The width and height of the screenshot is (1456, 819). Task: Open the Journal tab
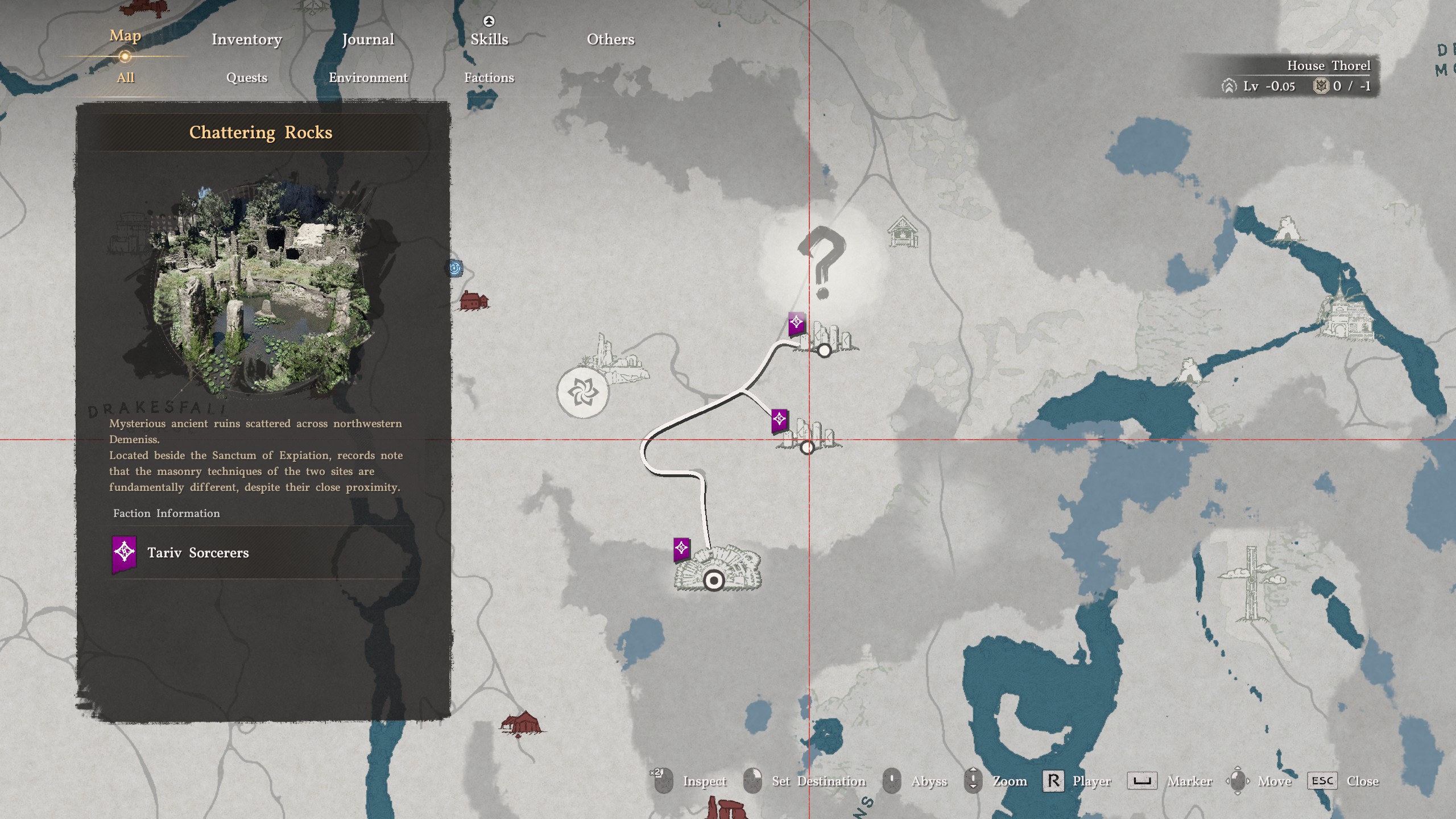[x=368, y=39]
